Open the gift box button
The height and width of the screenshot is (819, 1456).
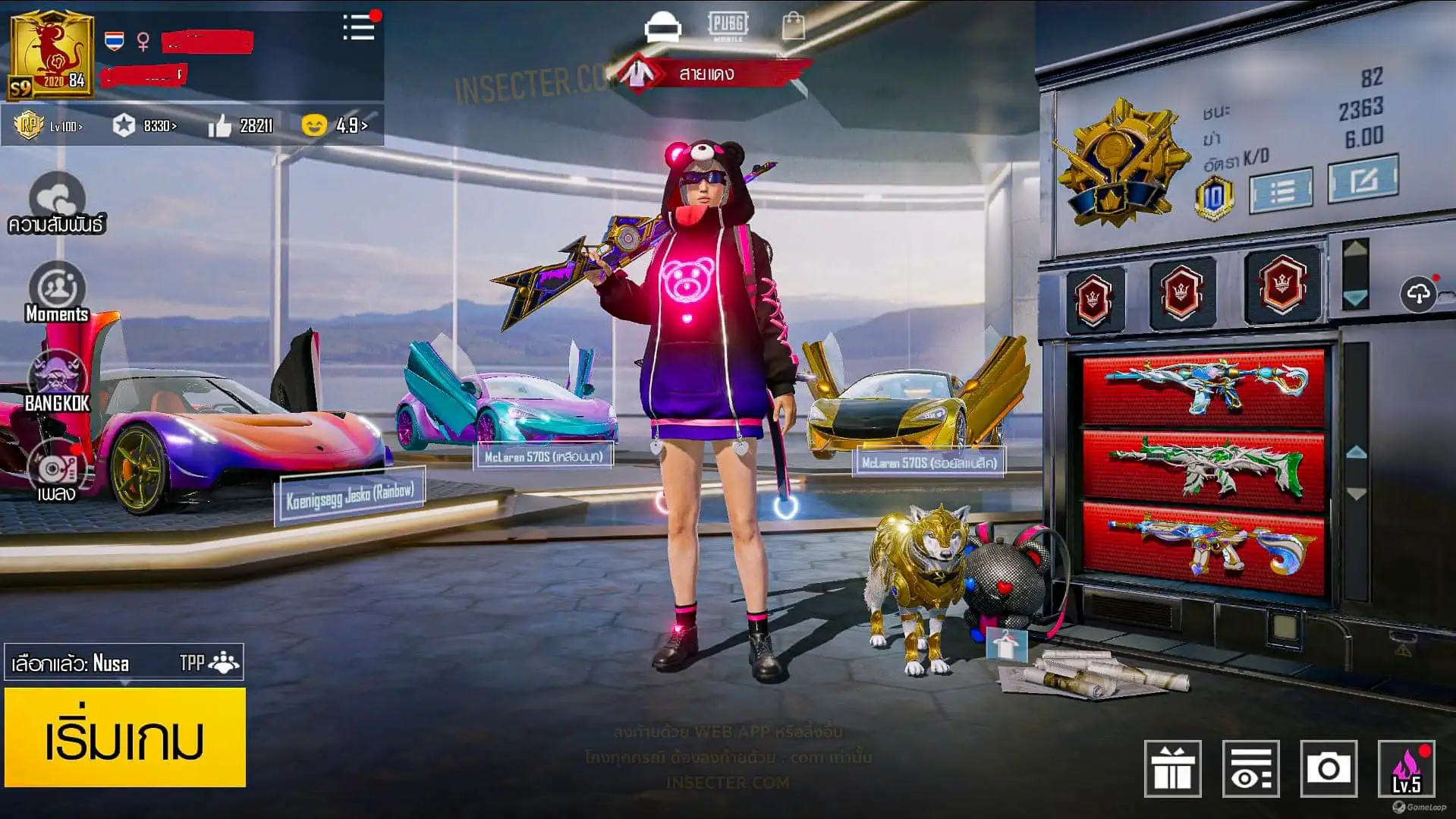[x=1172, y=769]
